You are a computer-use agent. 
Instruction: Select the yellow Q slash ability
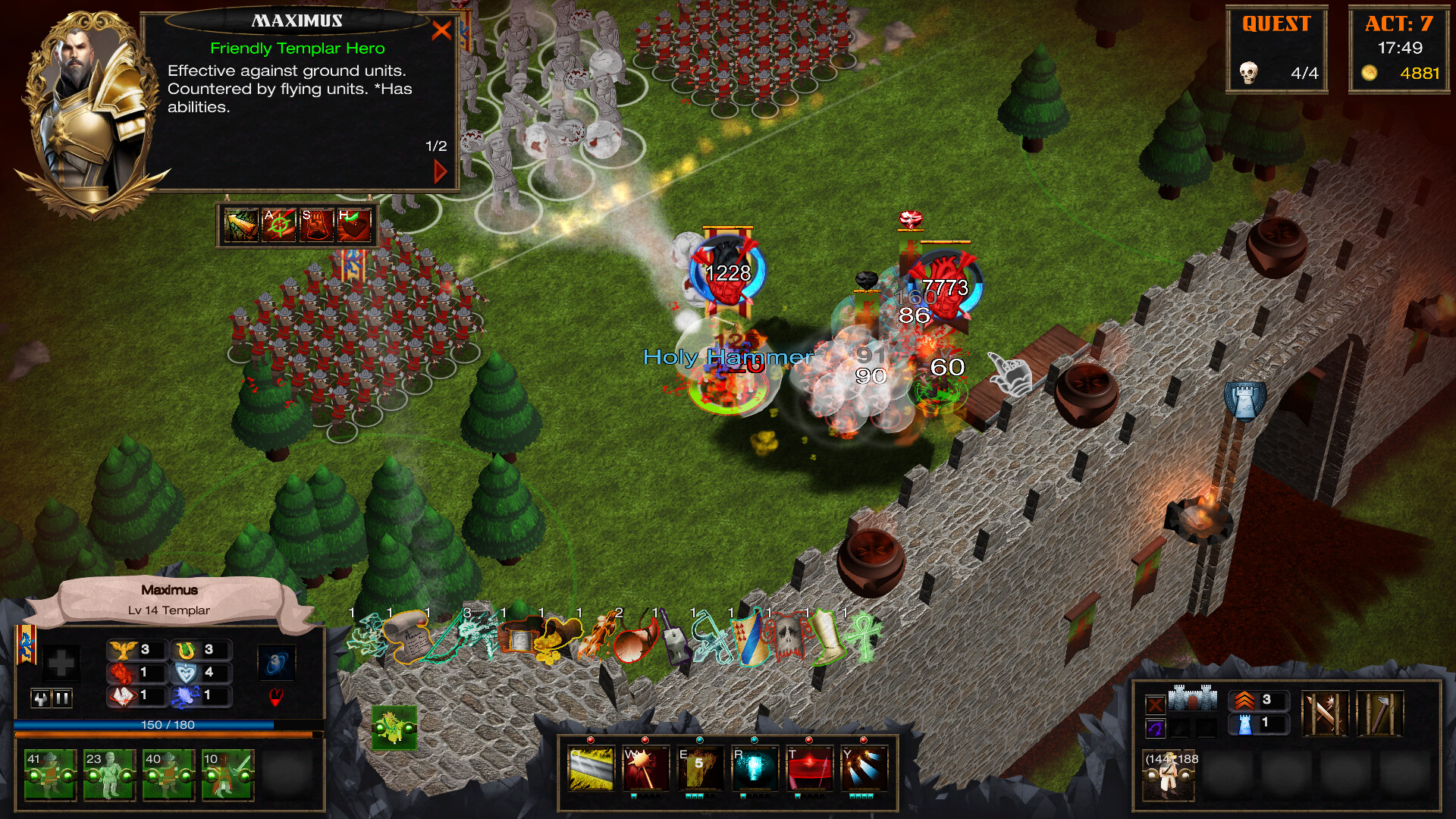coord(591,768)
